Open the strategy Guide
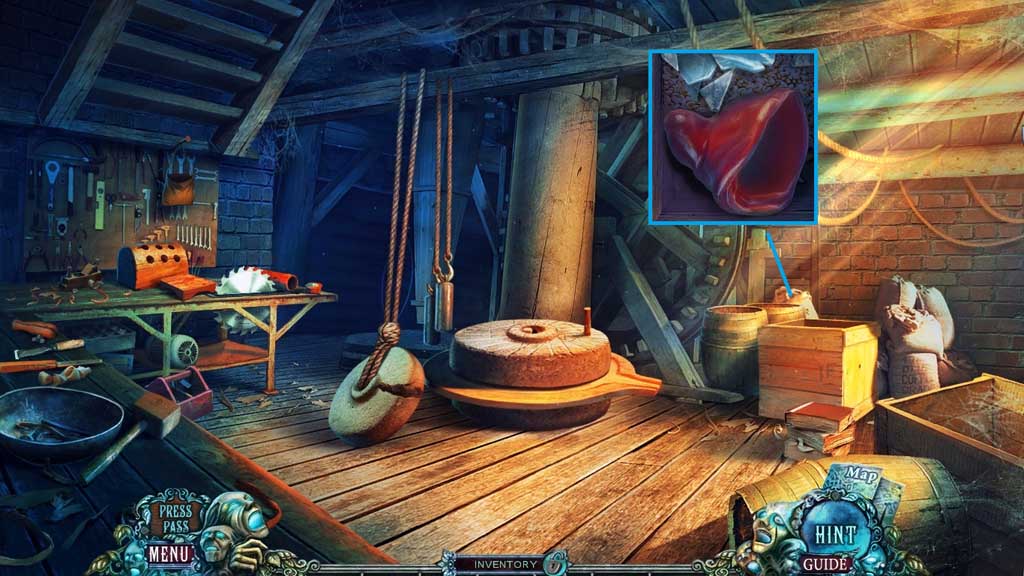This screenshot has width=1024, height=576. pos(826,564)
